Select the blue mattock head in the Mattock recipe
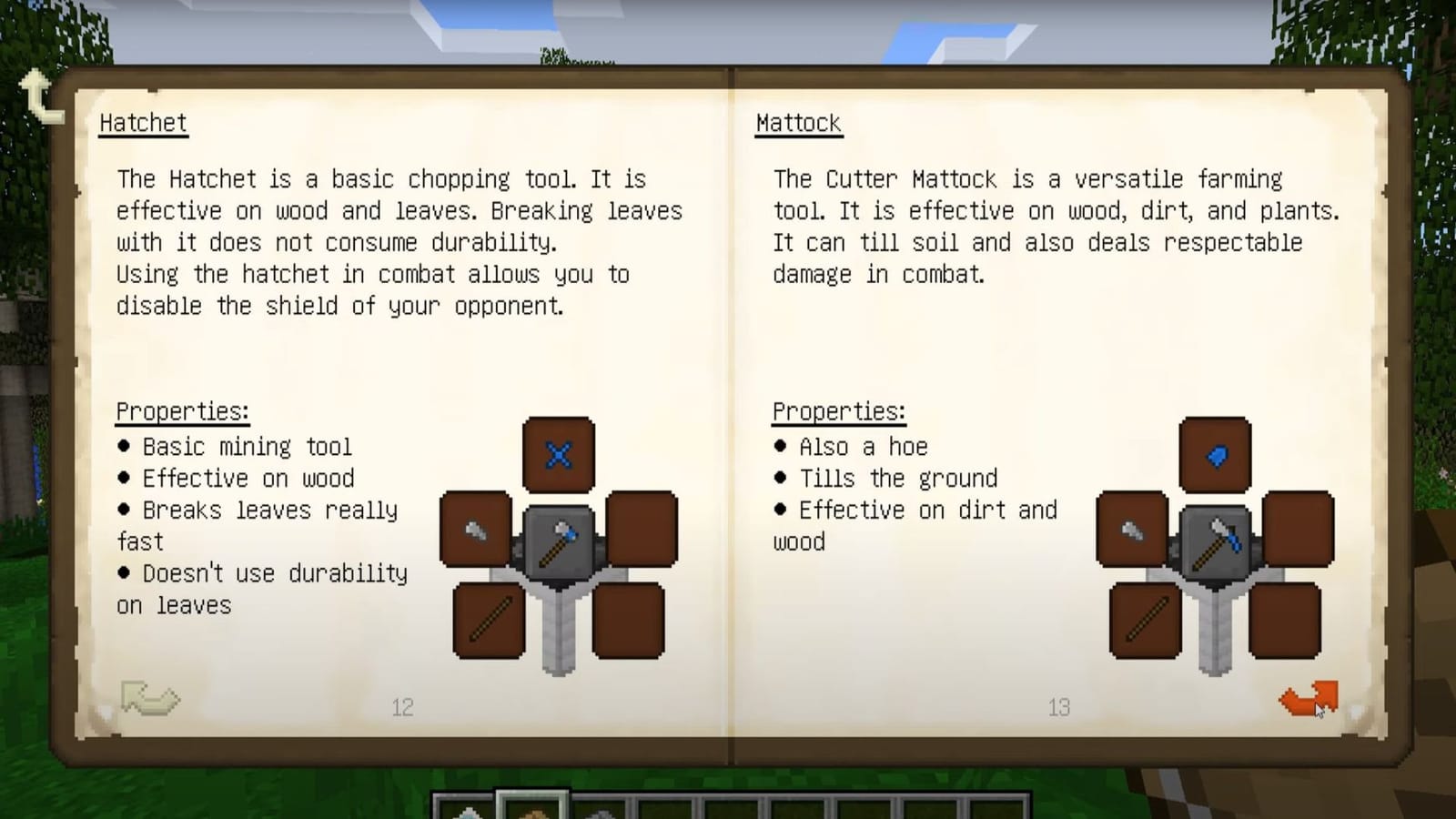This screenshot has width=1456, height=819. (1214, 452)
